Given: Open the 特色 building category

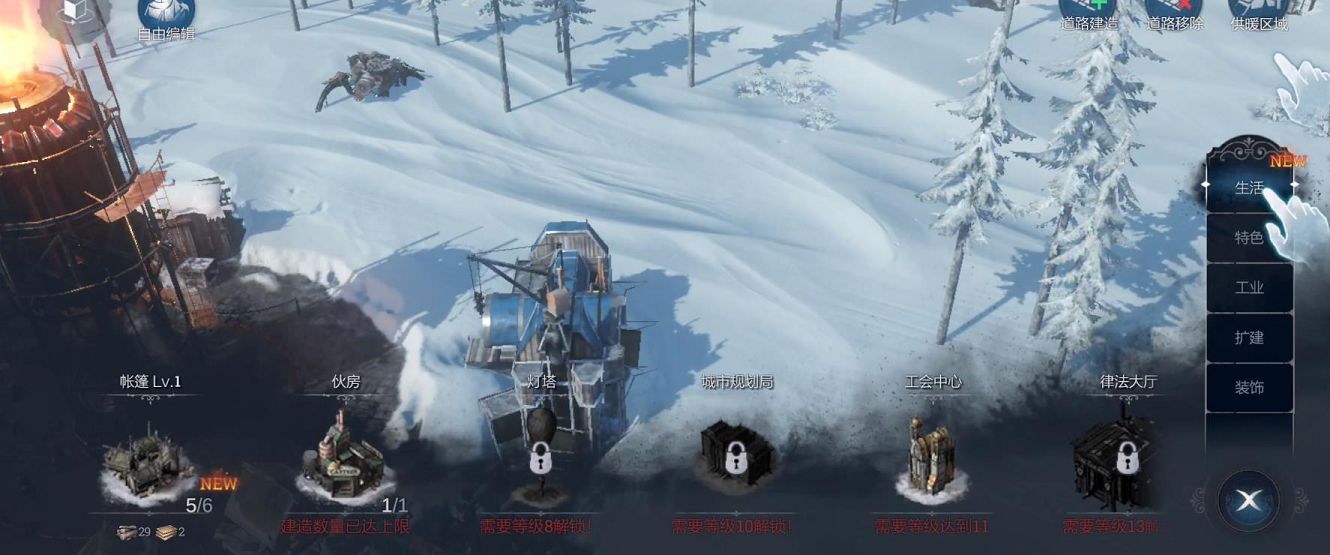Looking at the screenshot, I should pyautogui.click(x=1249, y=238).
